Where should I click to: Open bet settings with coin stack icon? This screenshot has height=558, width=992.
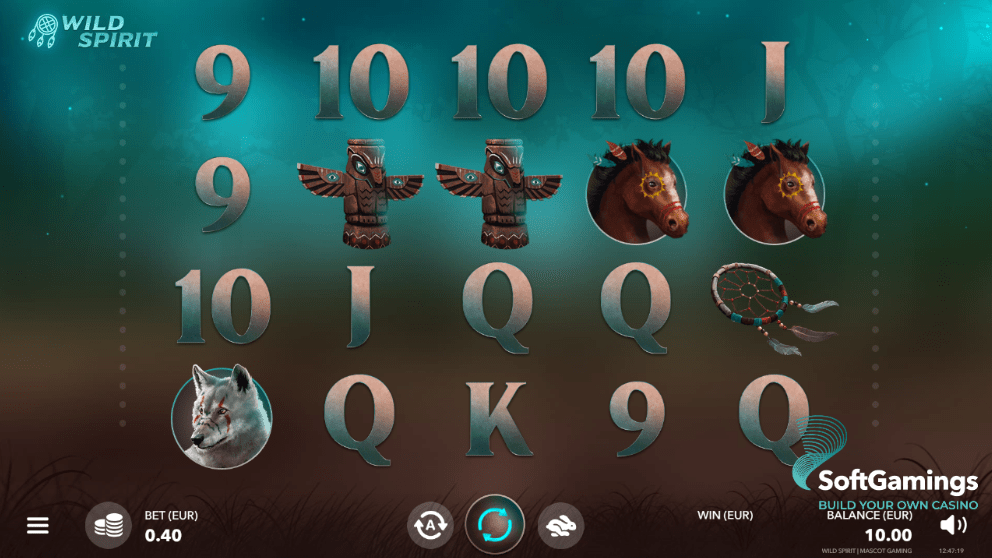click(x=108, y=525)
